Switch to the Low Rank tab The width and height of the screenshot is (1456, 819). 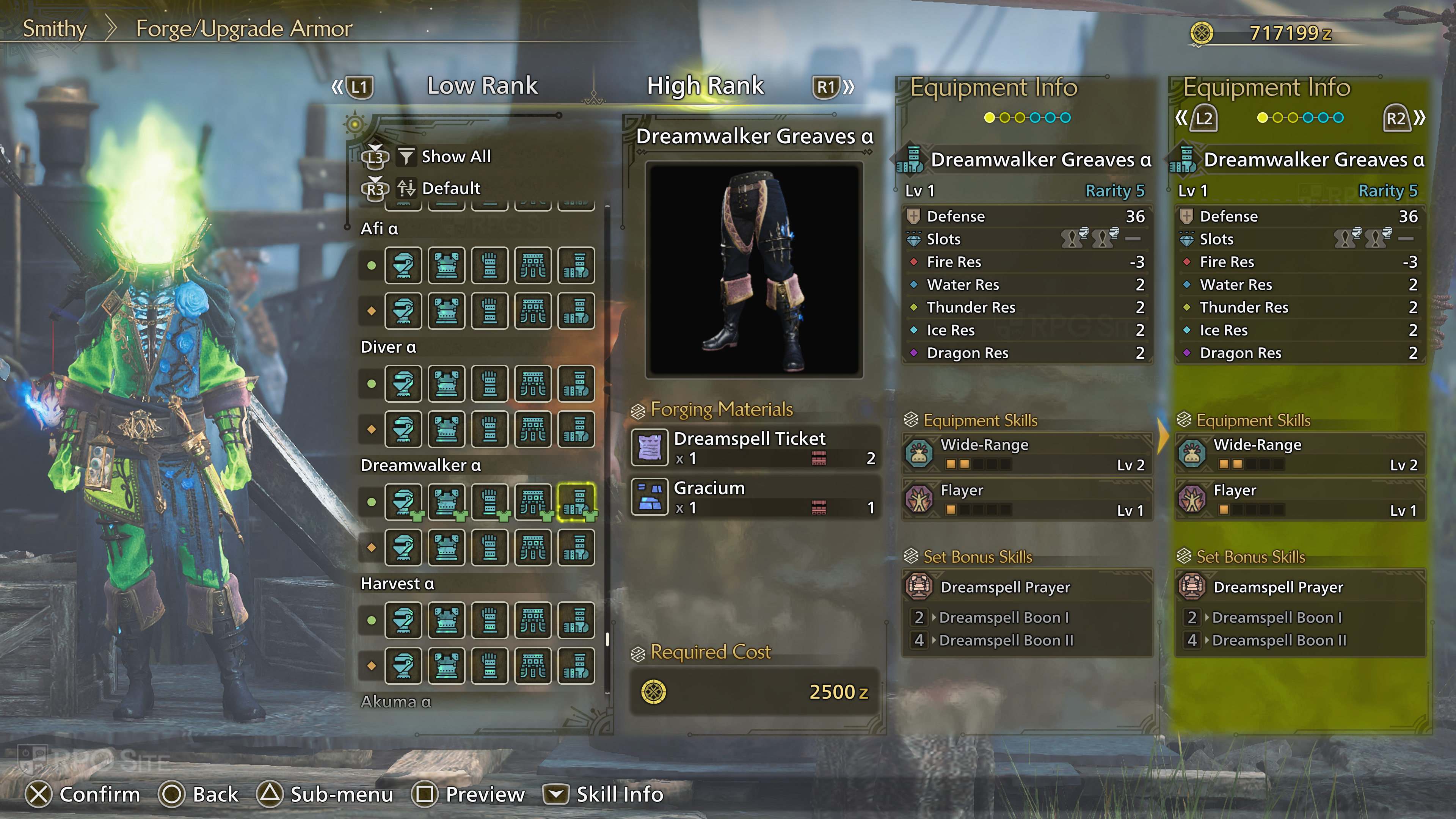click(x=482, y=86)
